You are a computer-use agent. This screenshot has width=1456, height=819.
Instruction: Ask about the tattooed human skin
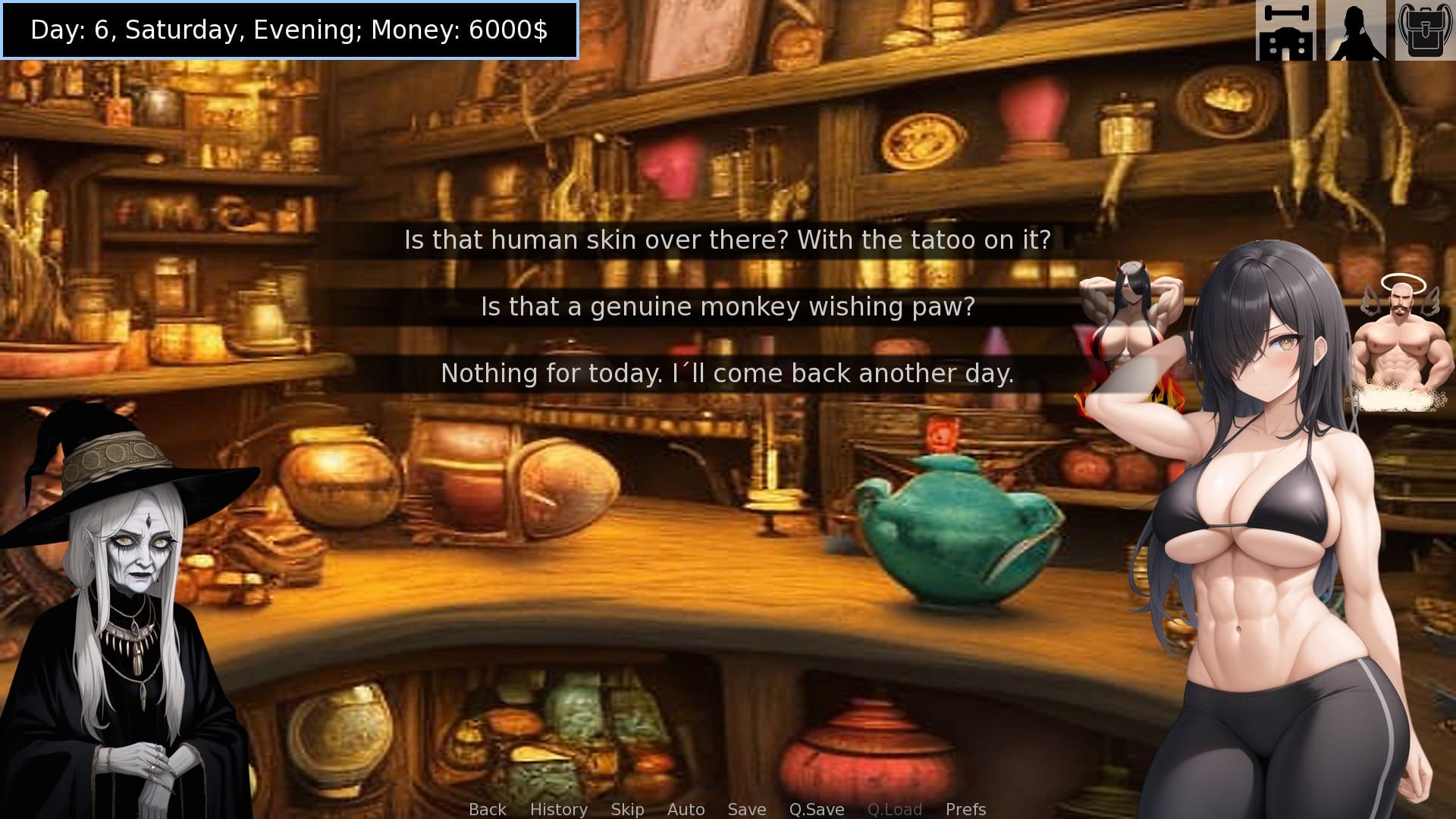[727, 240]
